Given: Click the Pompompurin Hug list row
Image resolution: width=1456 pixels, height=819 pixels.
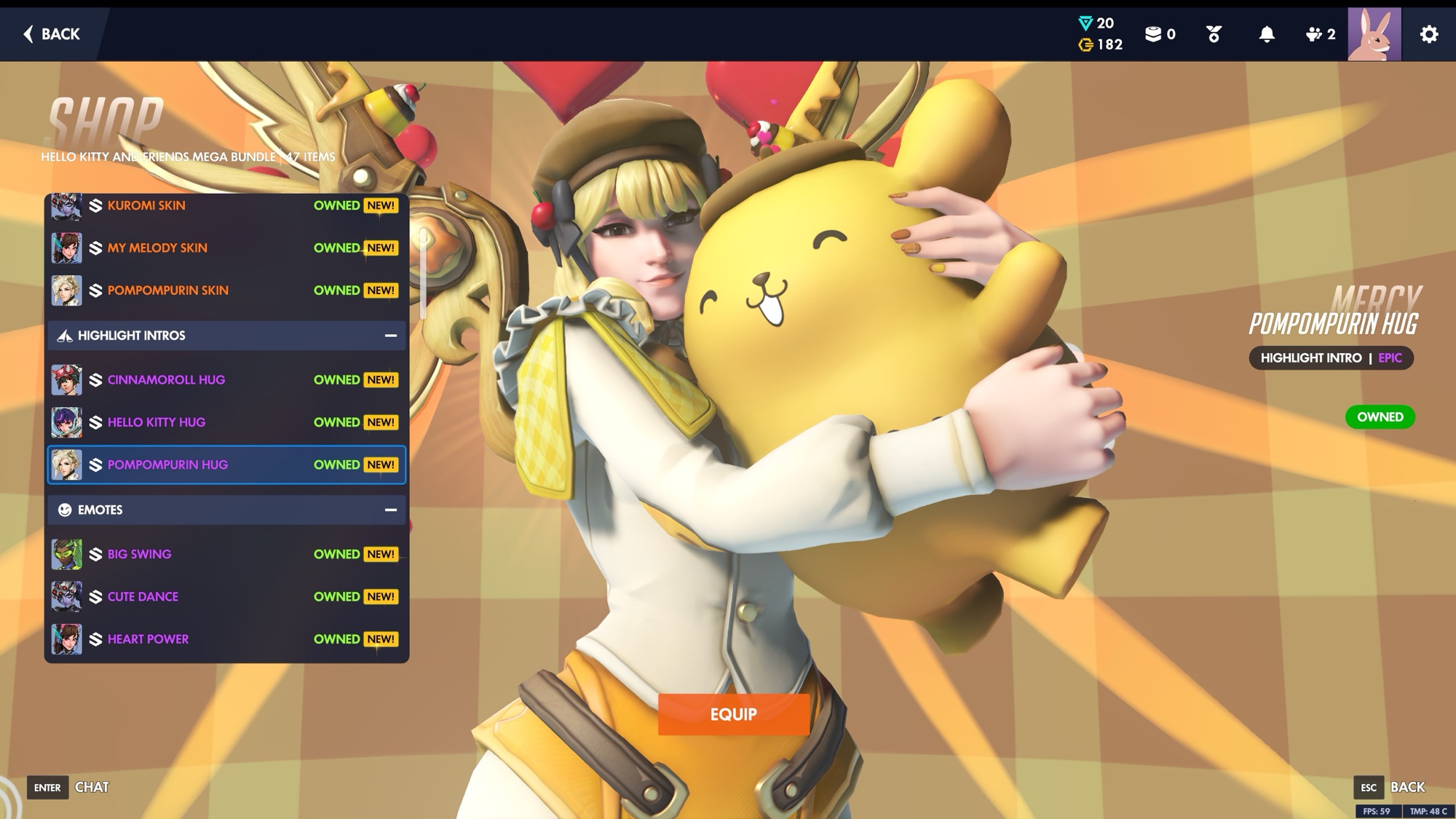Looking at the screenshot, I should point(226,464).
